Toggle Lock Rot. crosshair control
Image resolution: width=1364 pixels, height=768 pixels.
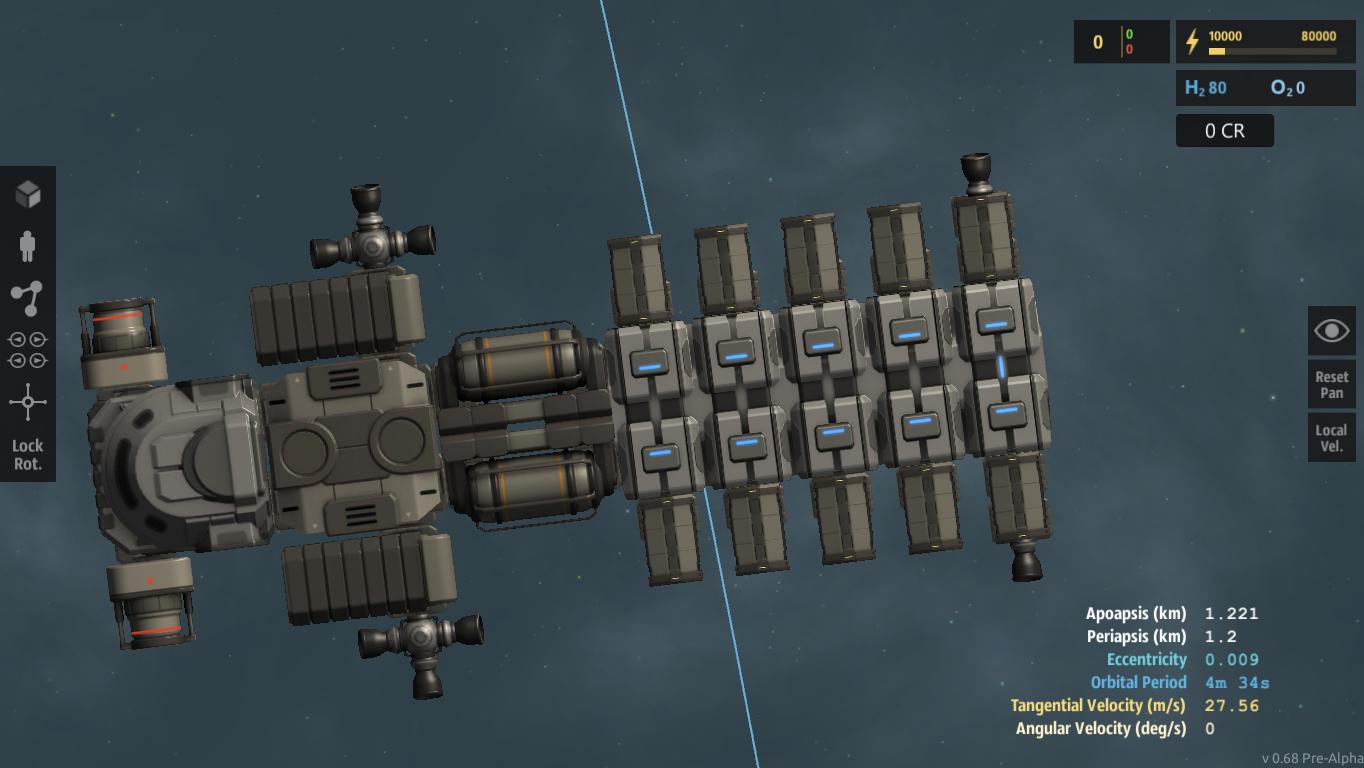pyautogui.click(x=28, y=428)
